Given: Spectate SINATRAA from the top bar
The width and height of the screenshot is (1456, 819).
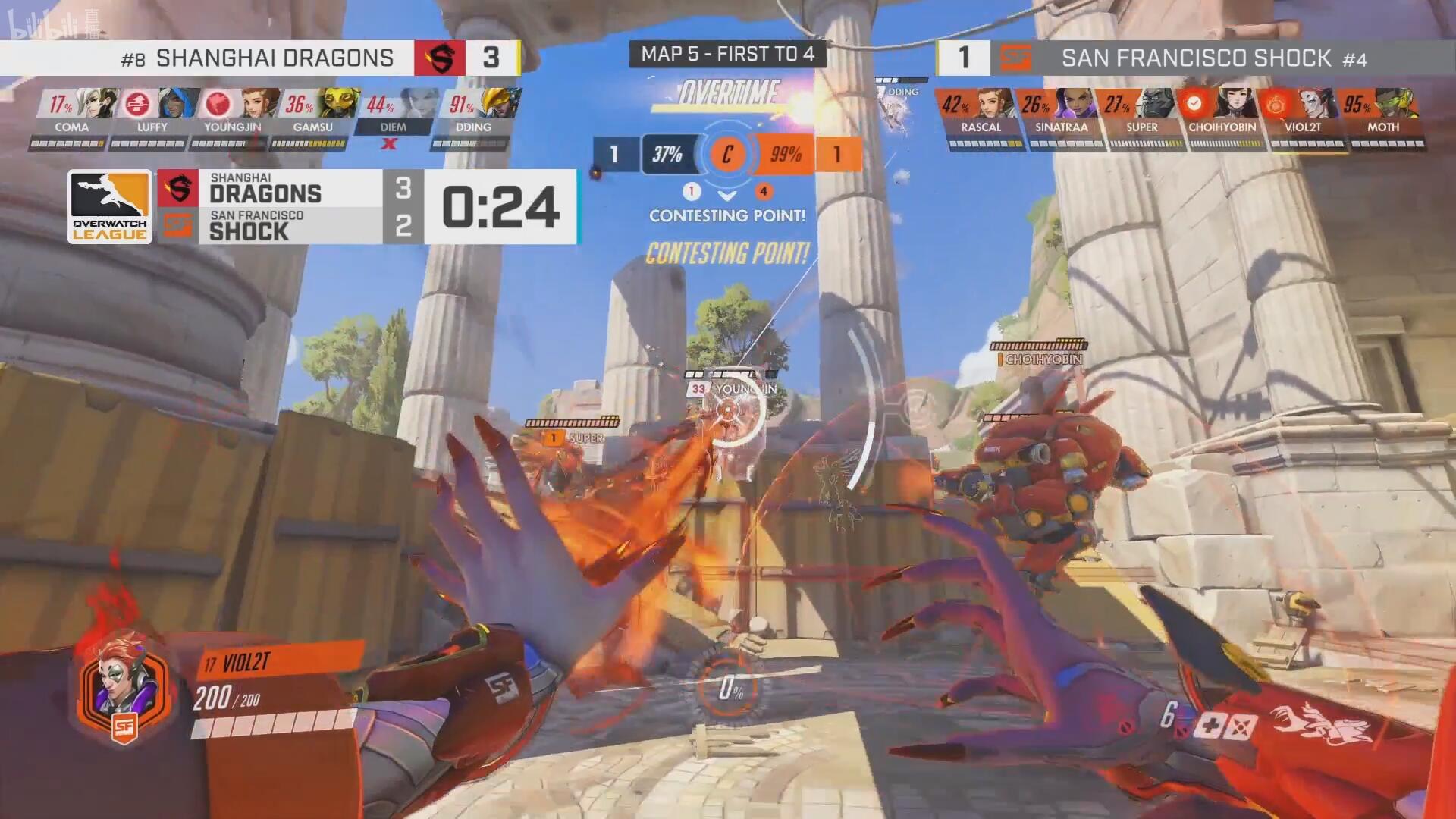Looking at the screenshot, I should coord(1074,104).
